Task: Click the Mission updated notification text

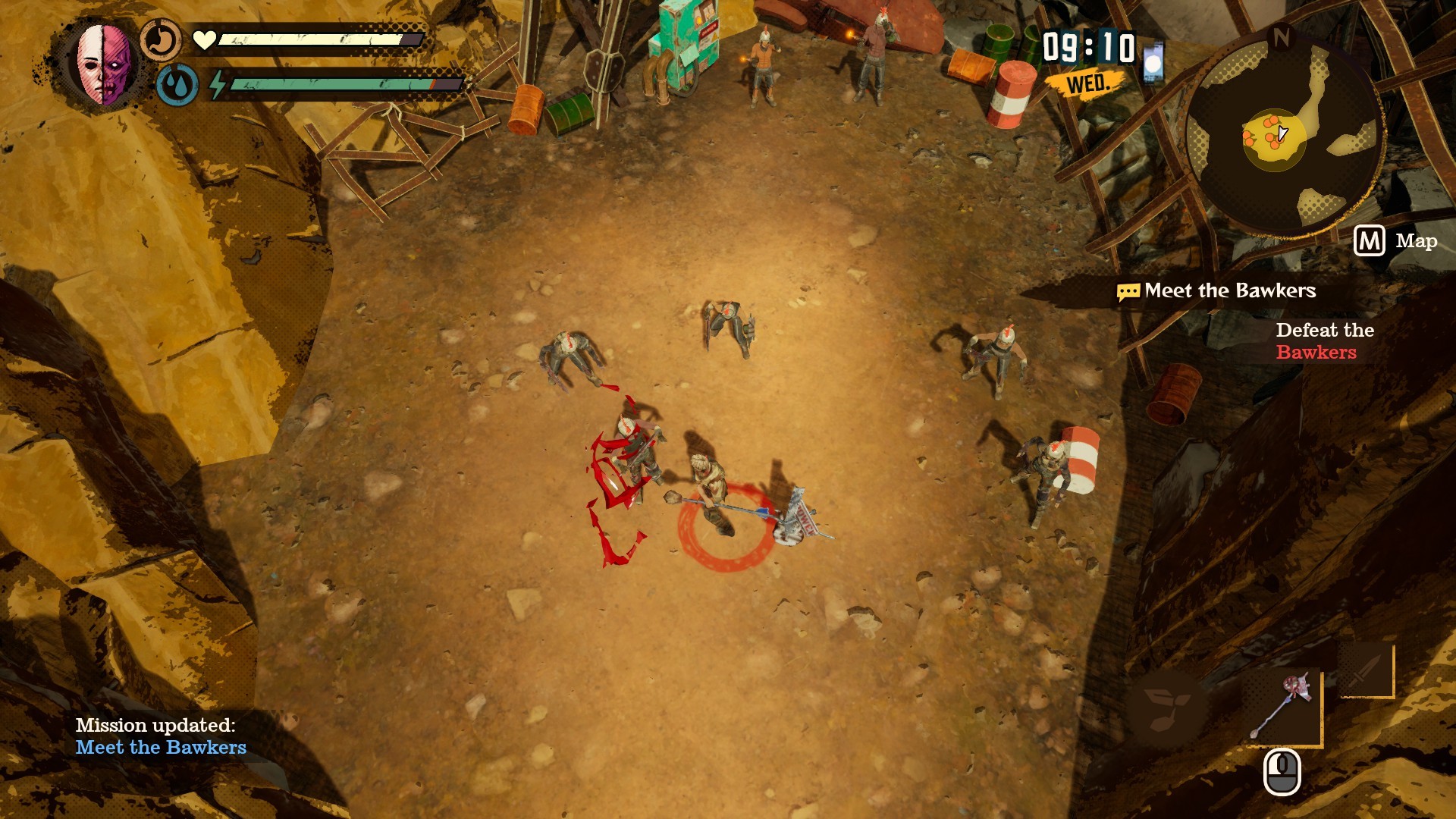Action: click(x=156, y=724)
